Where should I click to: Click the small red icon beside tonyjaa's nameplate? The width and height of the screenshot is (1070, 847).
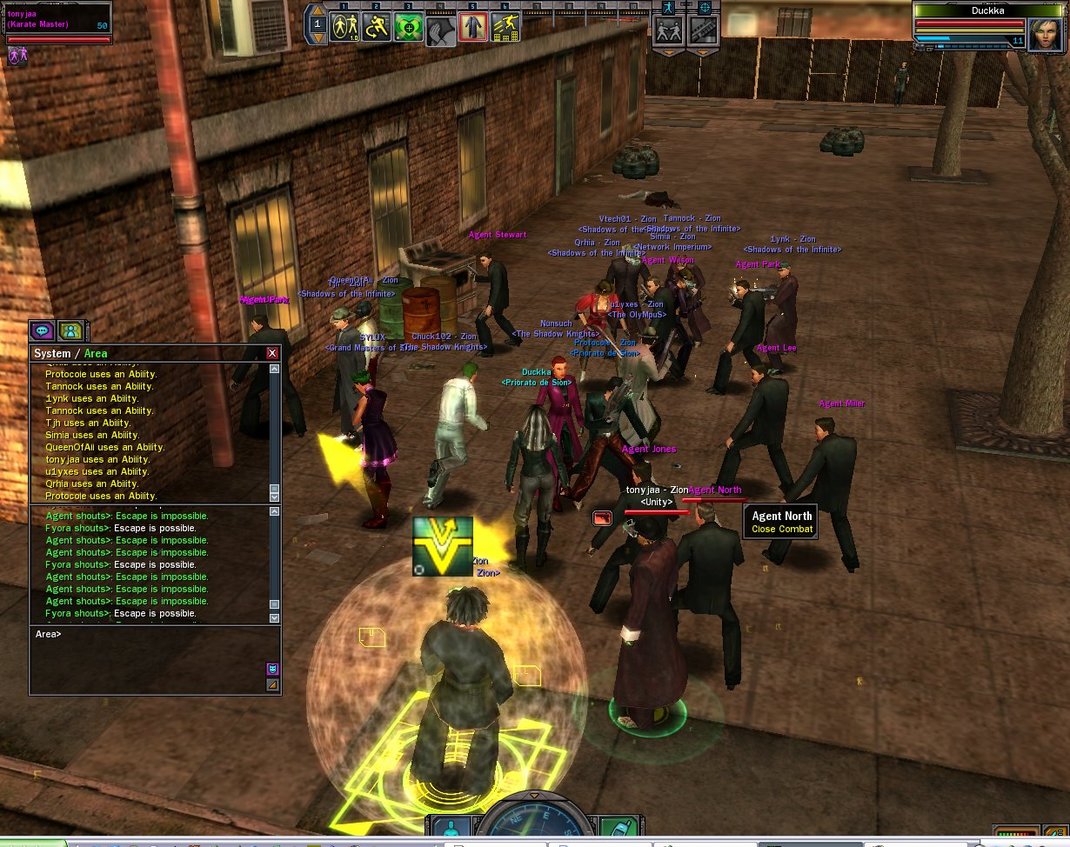[603, 517]
